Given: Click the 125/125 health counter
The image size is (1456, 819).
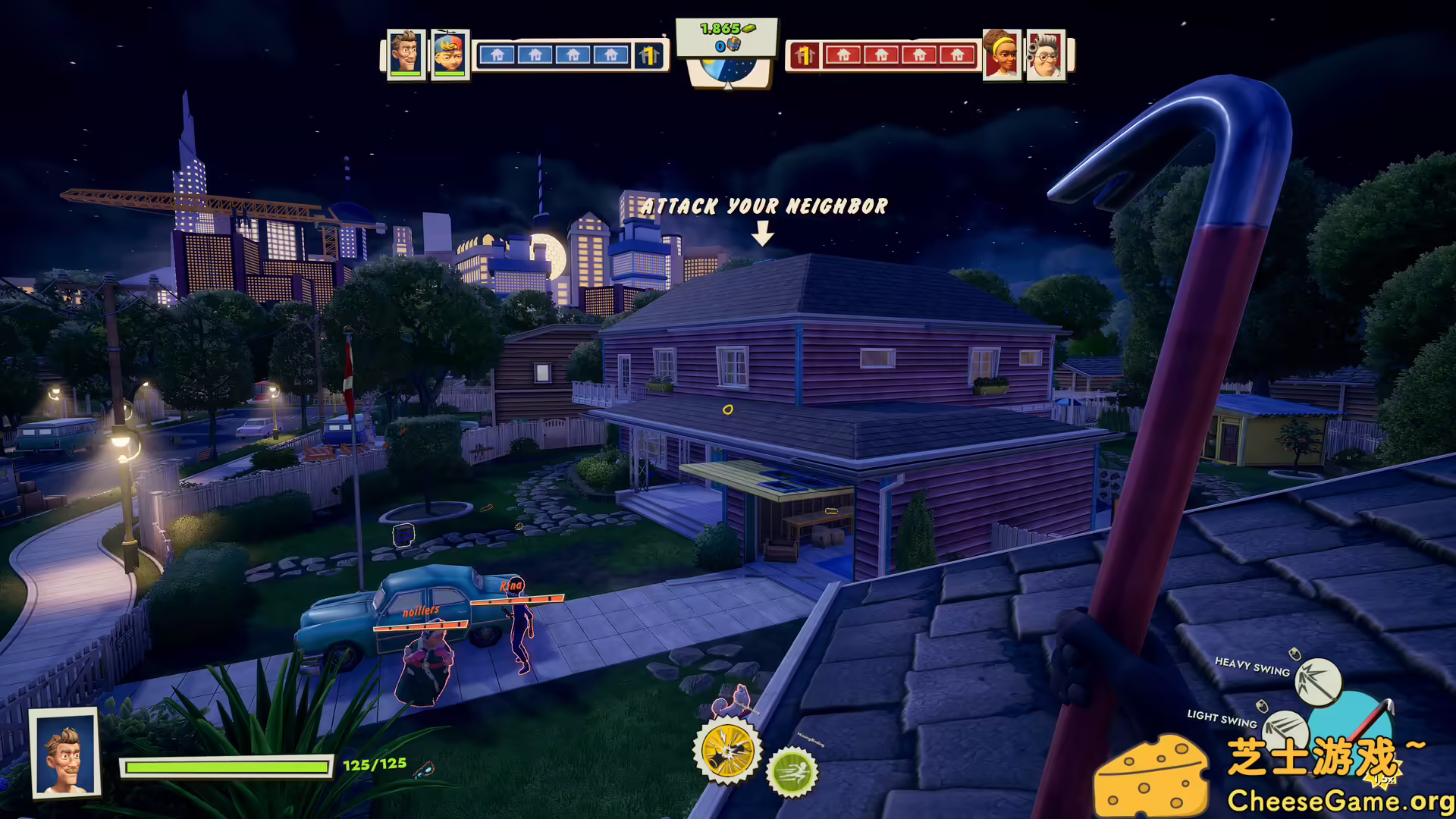Looking at the screenshot, I should click(373, 764).
